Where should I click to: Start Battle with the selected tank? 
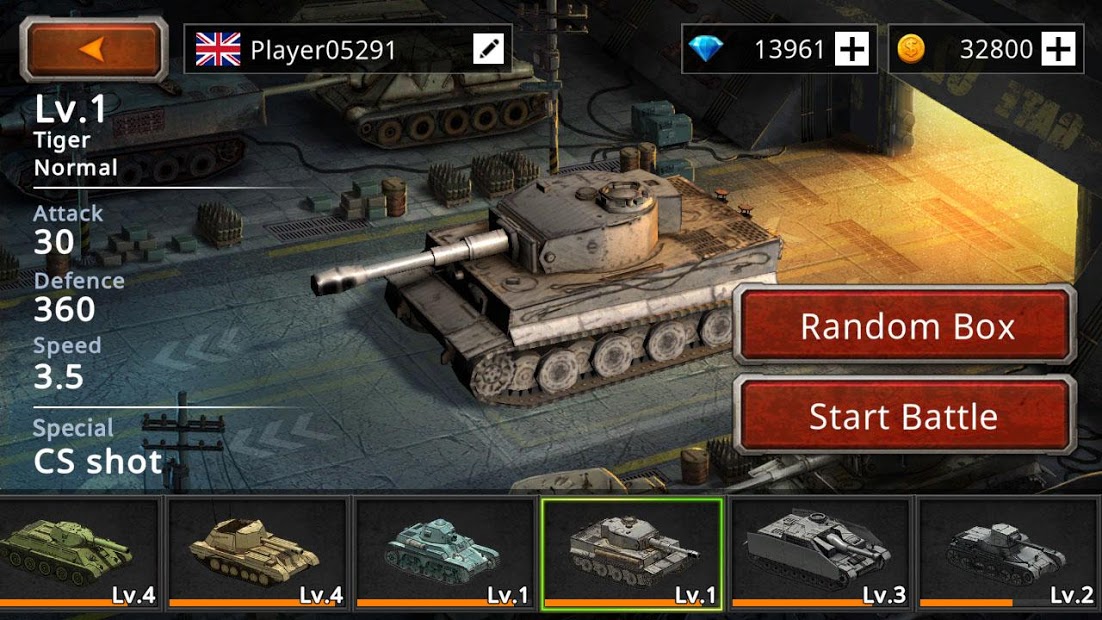pyautogui.click(x=906, y=416)
